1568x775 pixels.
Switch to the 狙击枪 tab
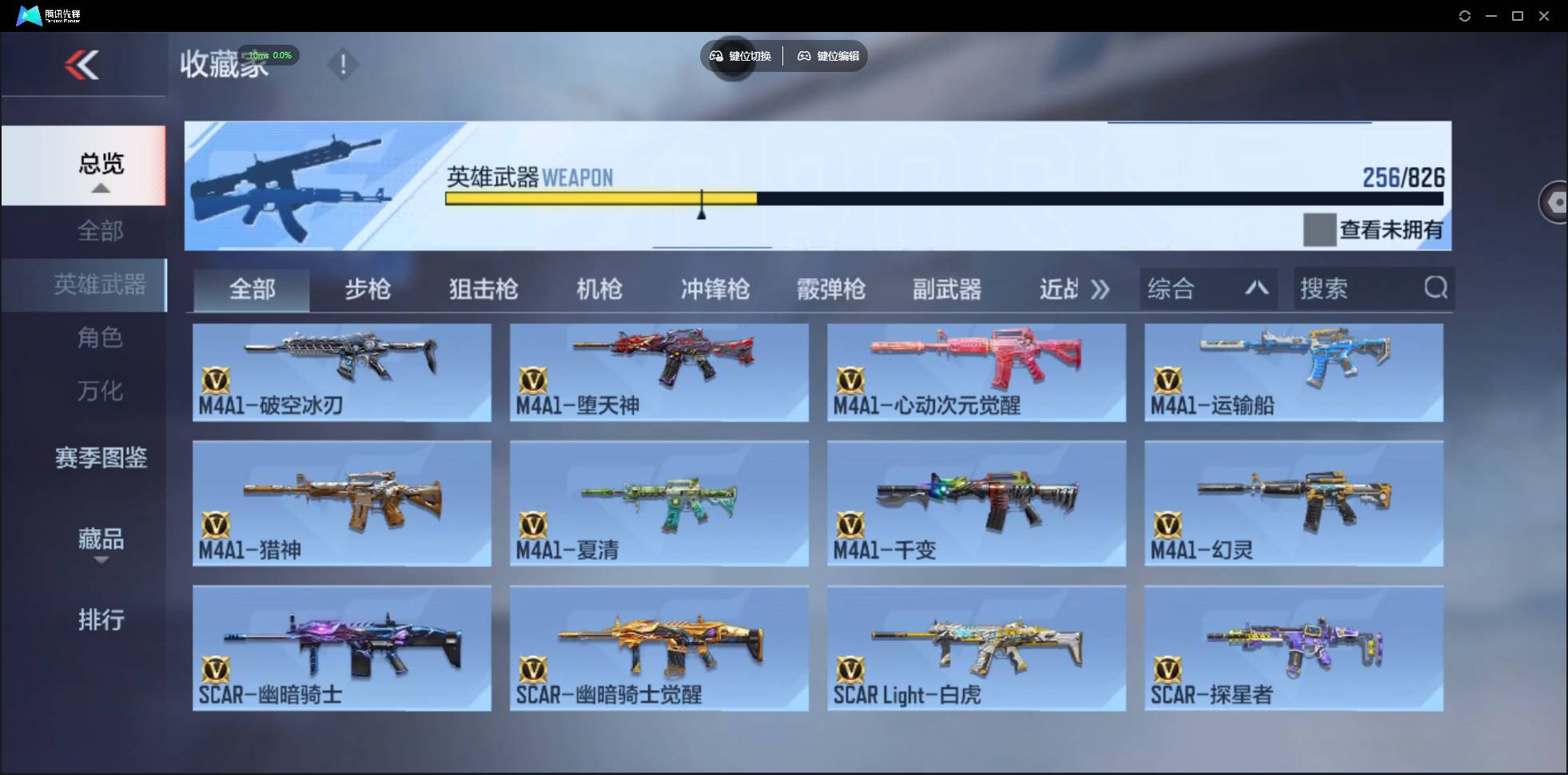click(x=483, y=289)
